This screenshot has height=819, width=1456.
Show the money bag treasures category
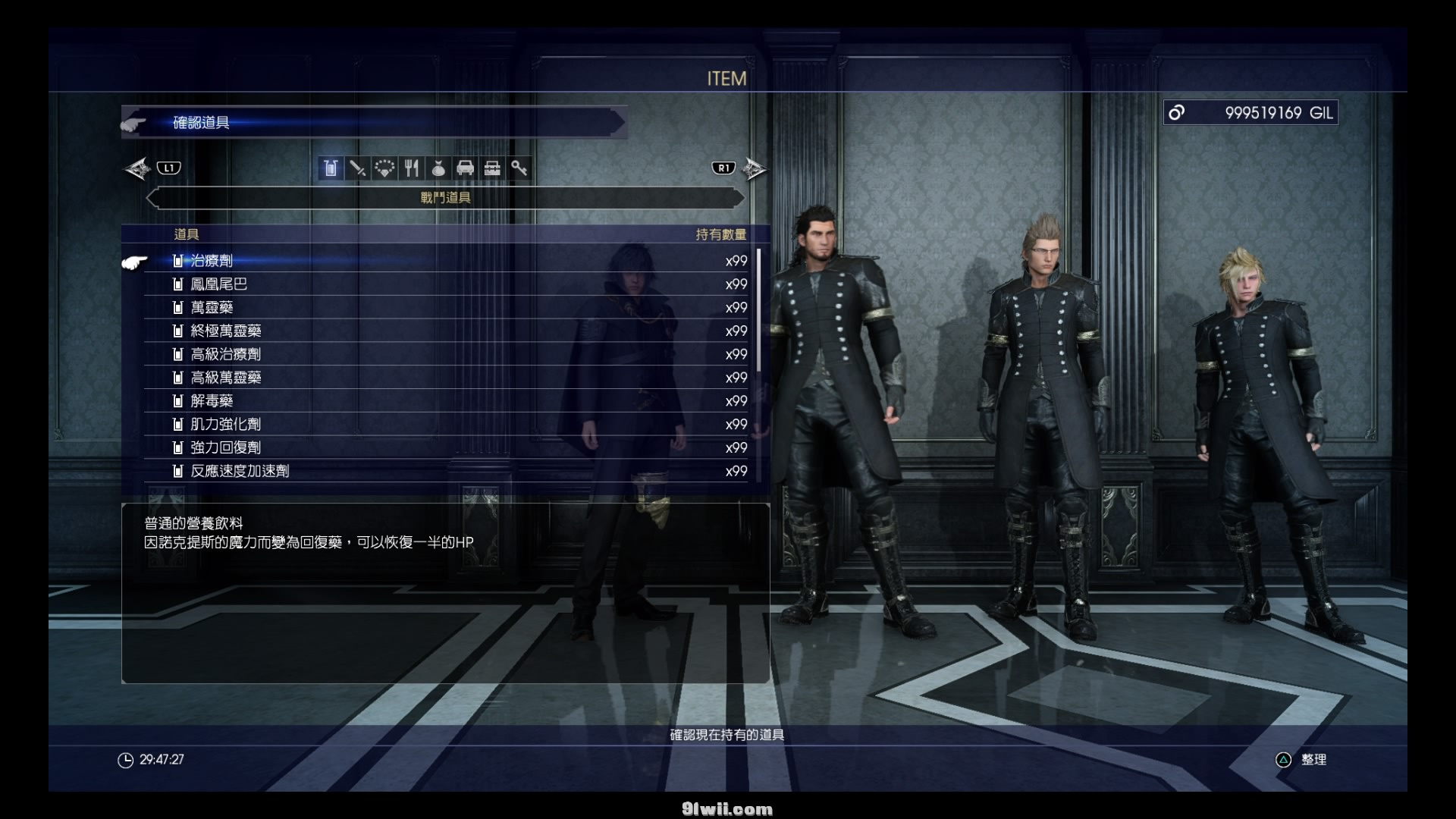click(438, 168)
